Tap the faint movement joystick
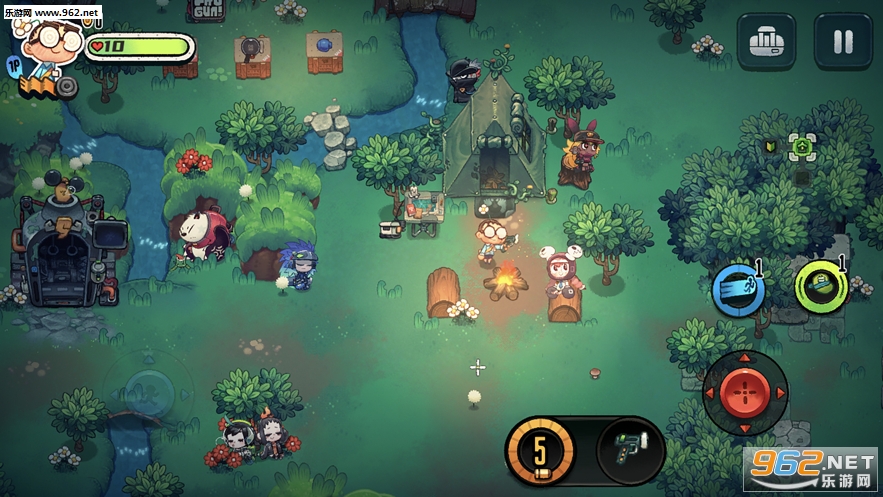The height and width of the screenshot is (497, 883). pos(150,387)
